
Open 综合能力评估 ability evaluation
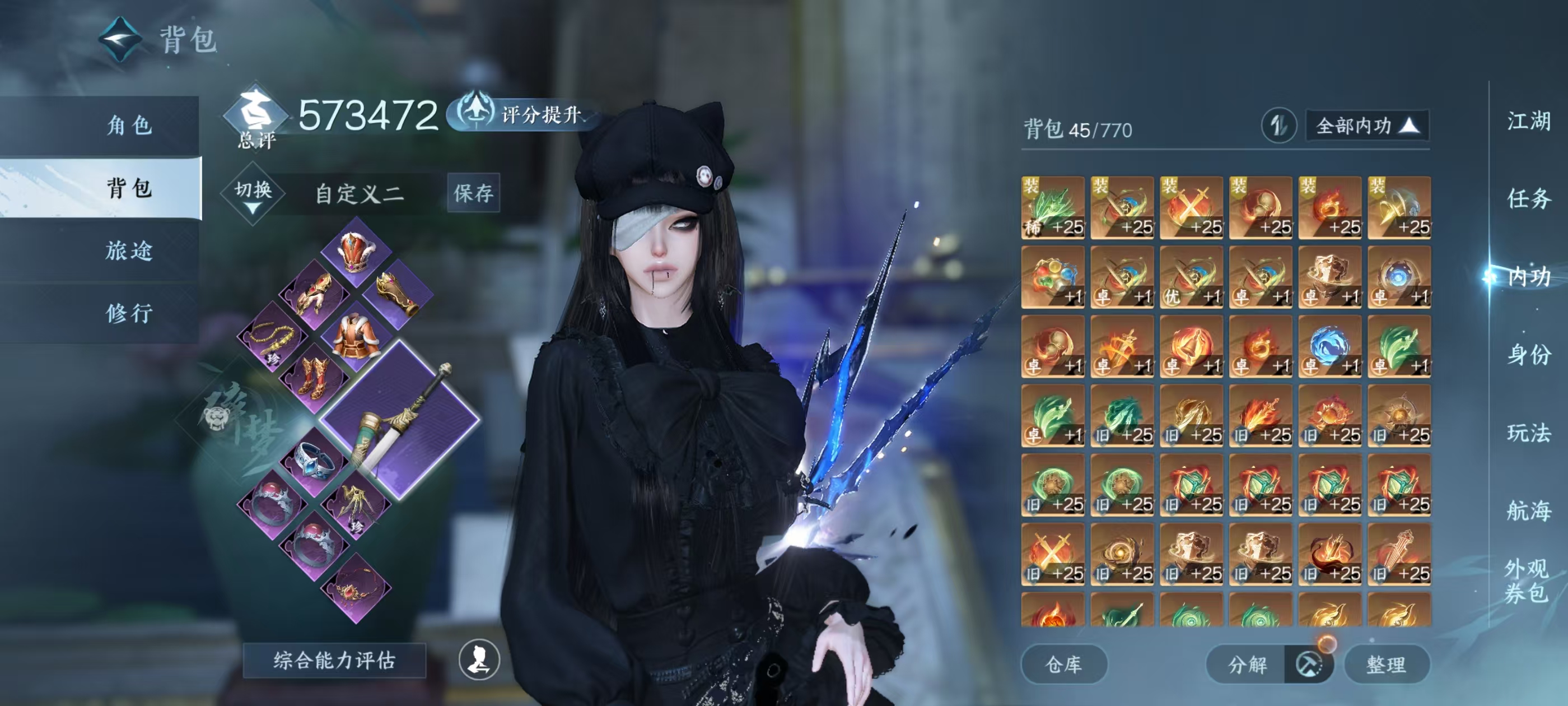point(334,660)
